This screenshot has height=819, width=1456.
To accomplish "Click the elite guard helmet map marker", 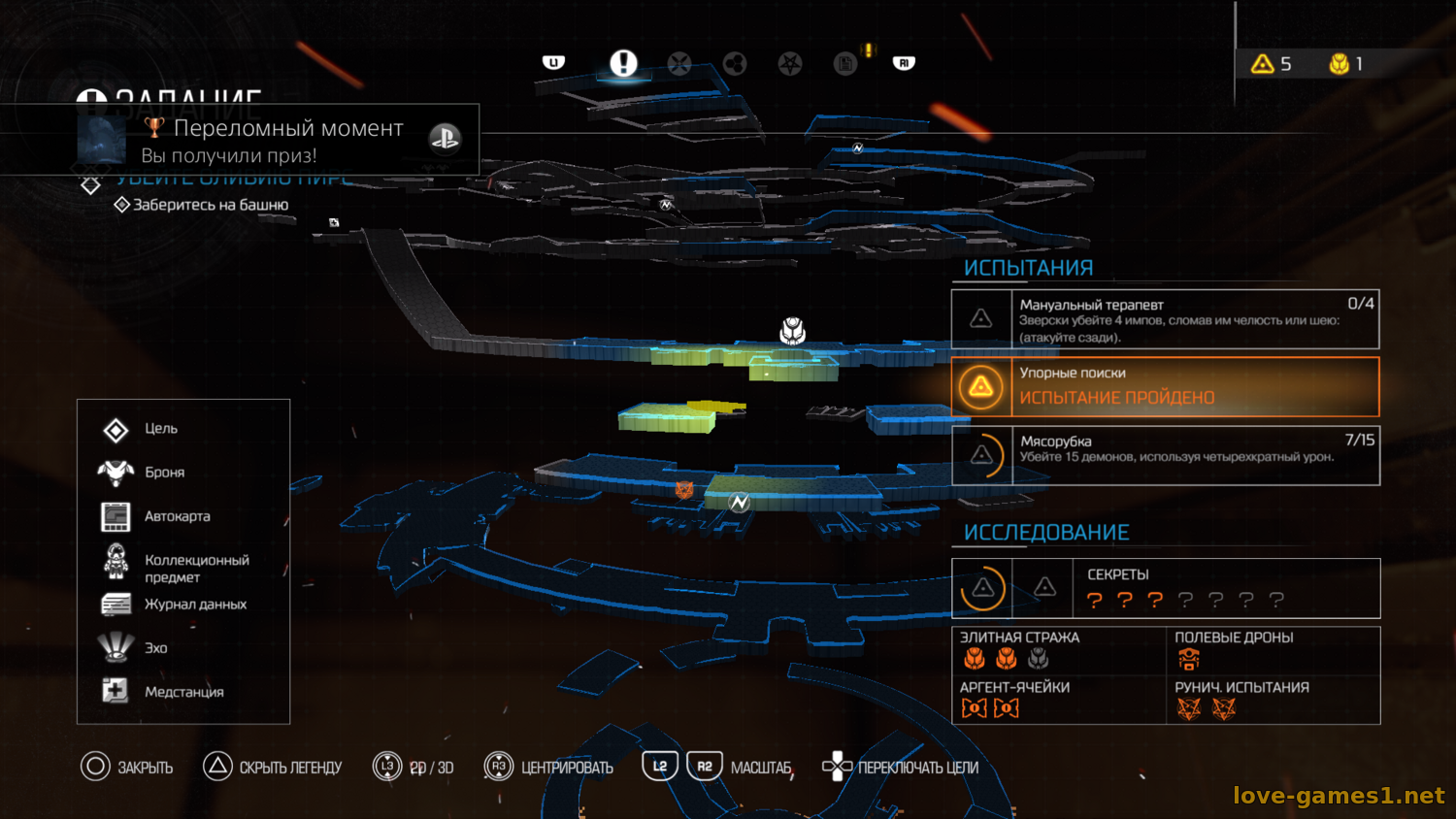I will (x=793, y=331).
